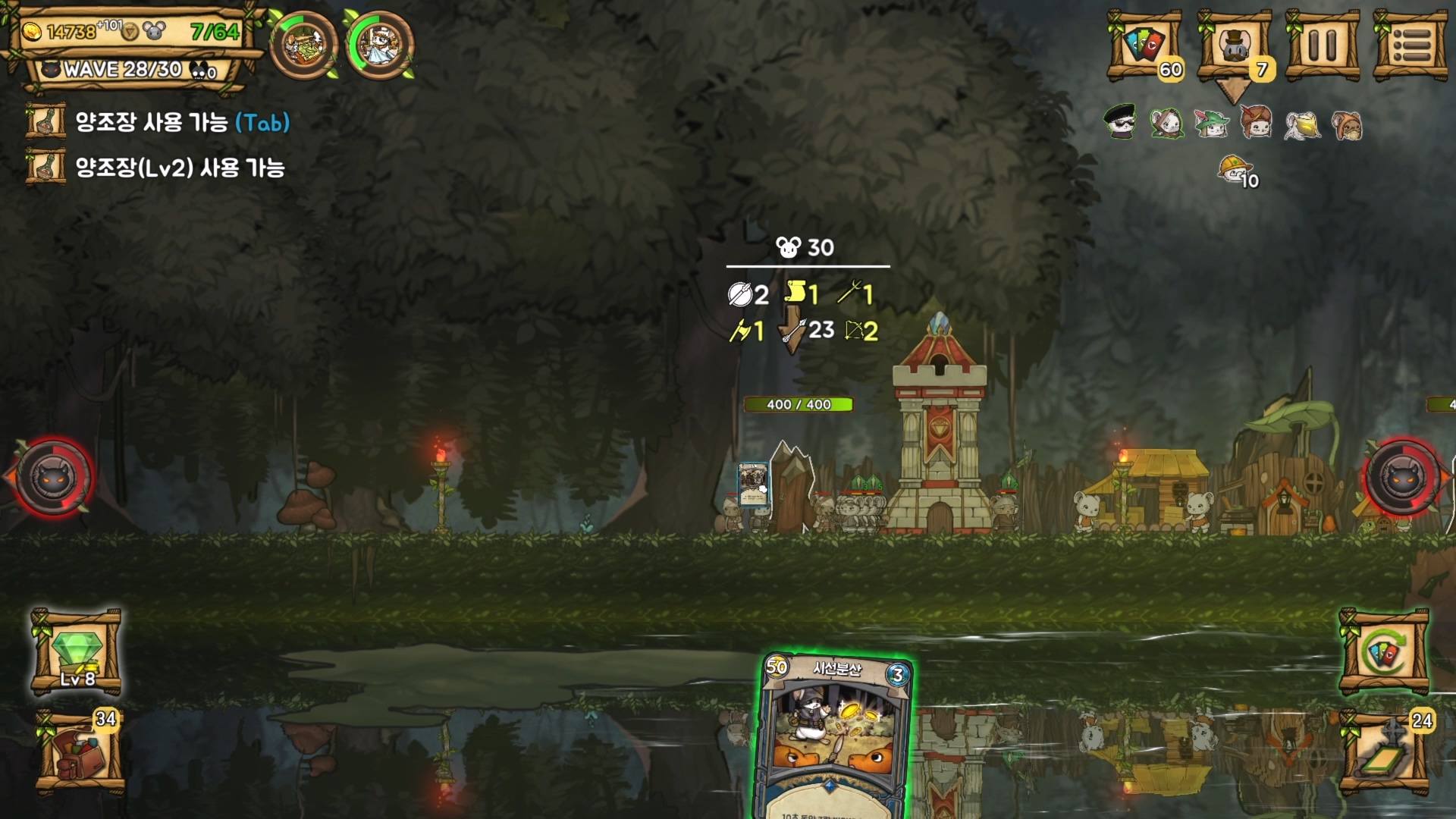Select the bearded bear-hood mouse portrait

click(x=1347, y=125)
